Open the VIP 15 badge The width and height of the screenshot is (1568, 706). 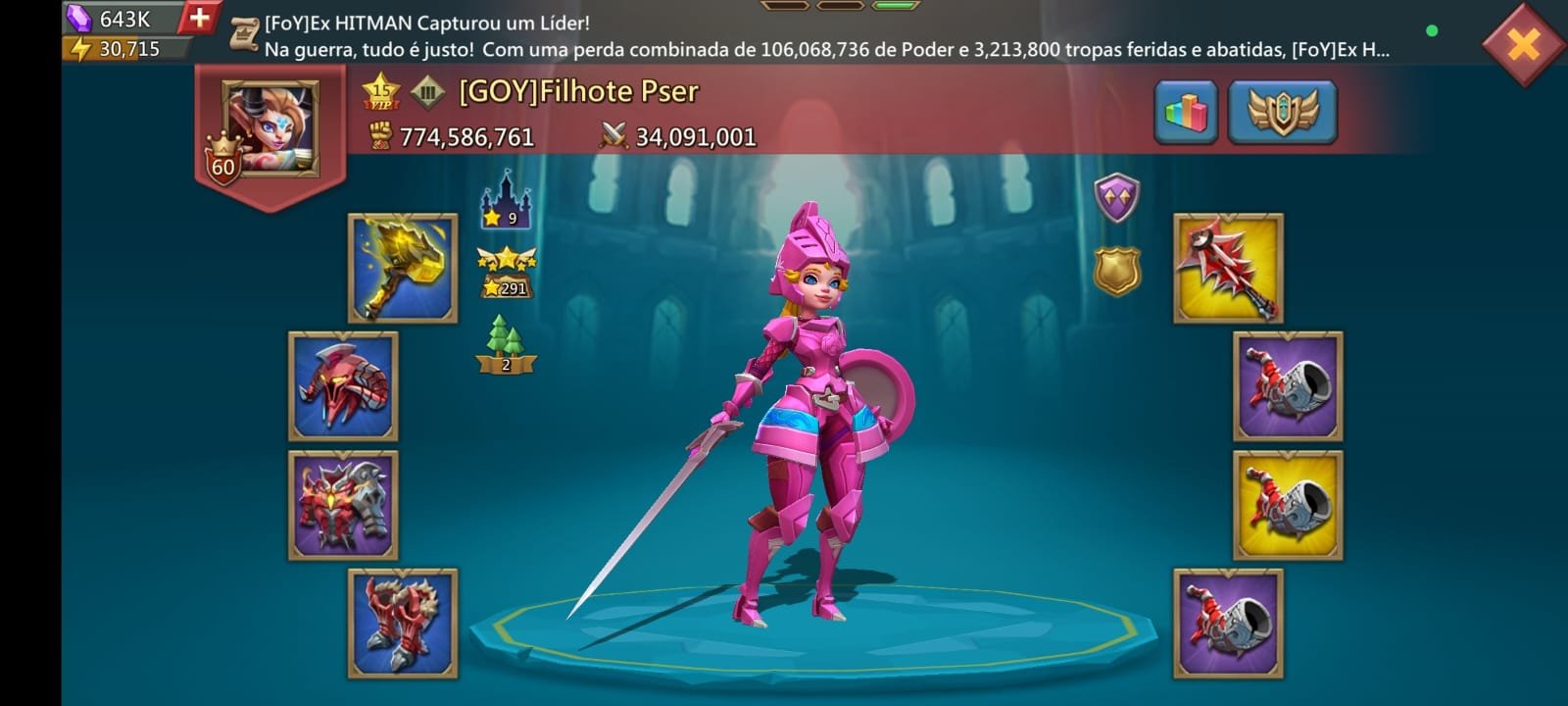380,92
